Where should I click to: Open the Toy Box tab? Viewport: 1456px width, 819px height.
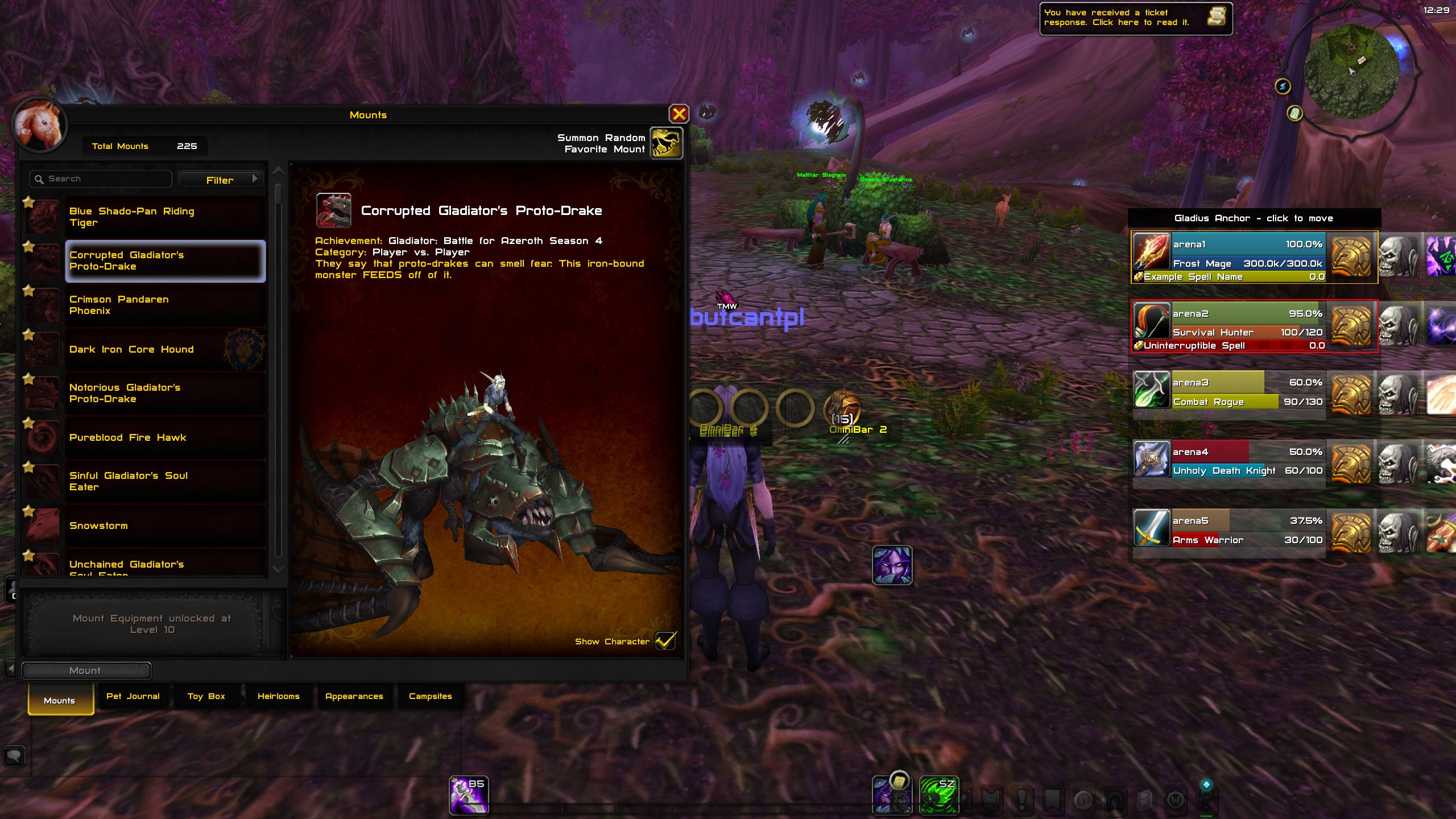(206, 696)
